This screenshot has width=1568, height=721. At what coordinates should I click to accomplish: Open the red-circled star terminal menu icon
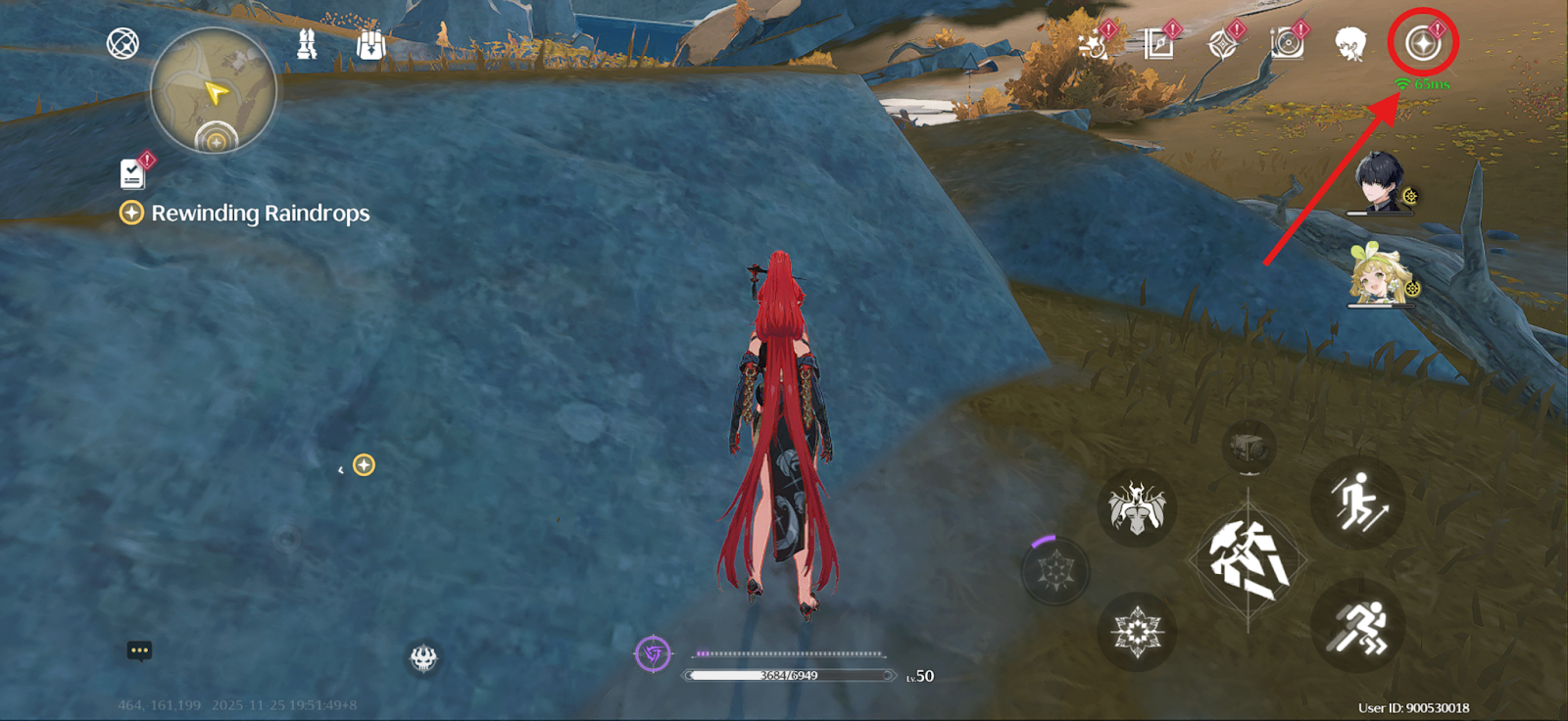coord(1423,43)
